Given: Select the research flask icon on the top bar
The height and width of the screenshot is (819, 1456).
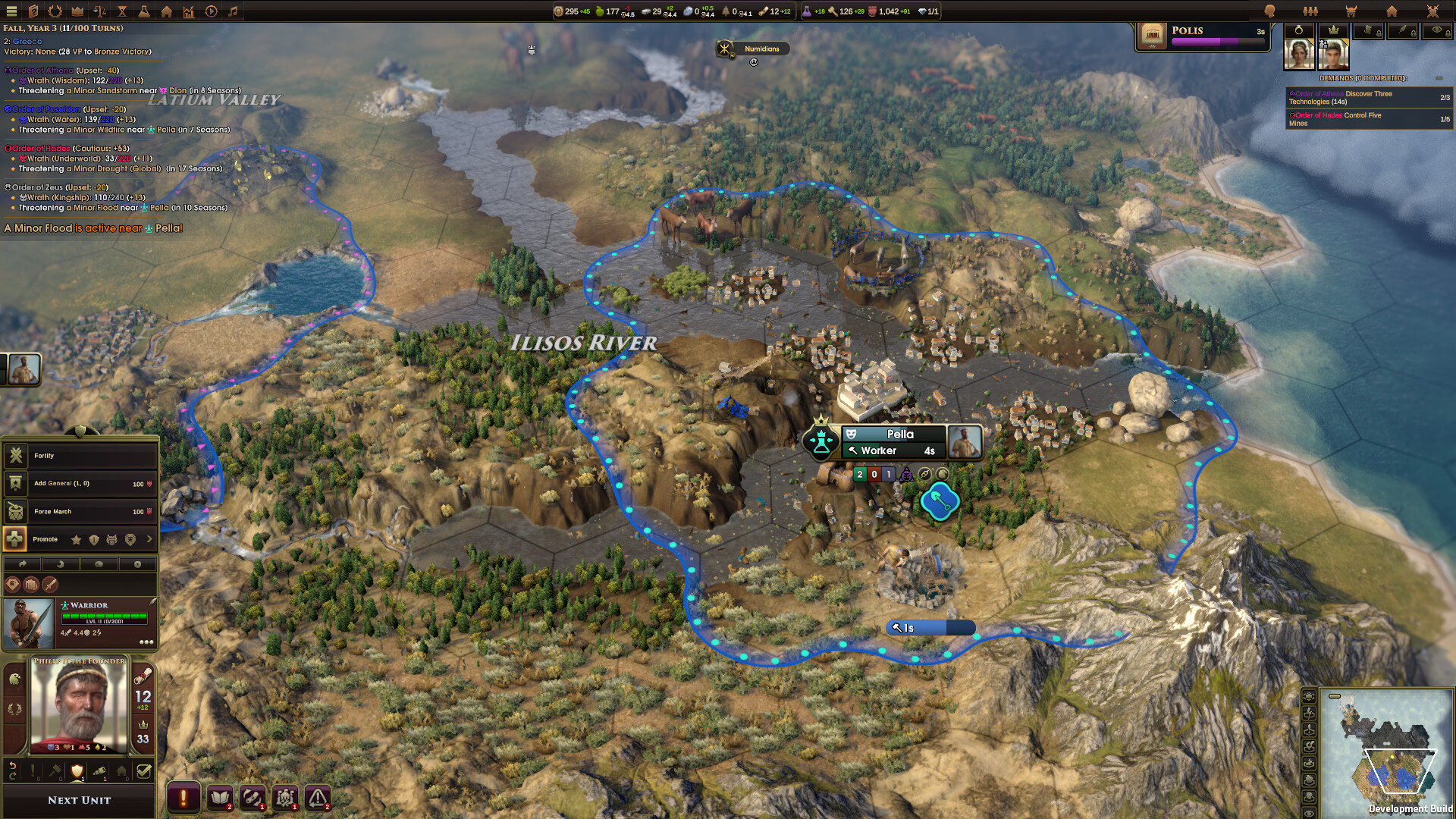Looking at the screenshot, I should click(x=145, y=11).
